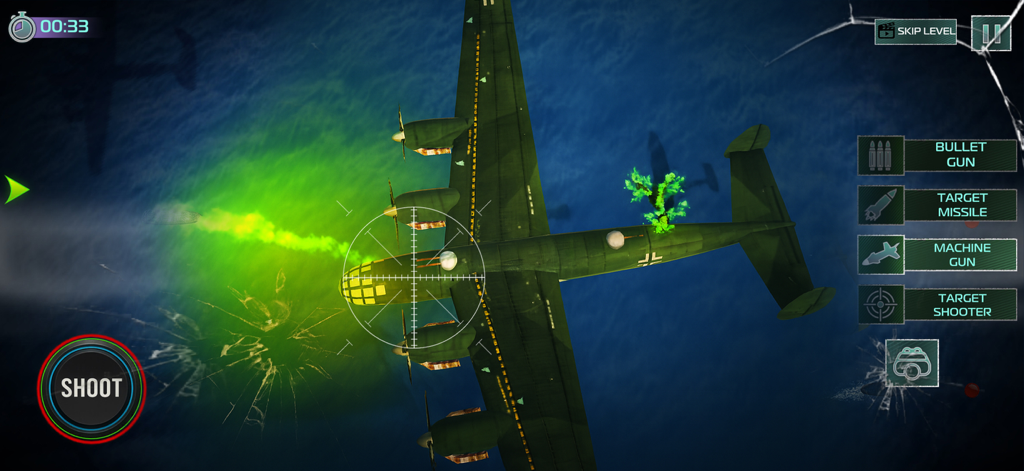Skip the current level
The height and width of the screenshot is (471, 1024).
(x=915, y=31)
